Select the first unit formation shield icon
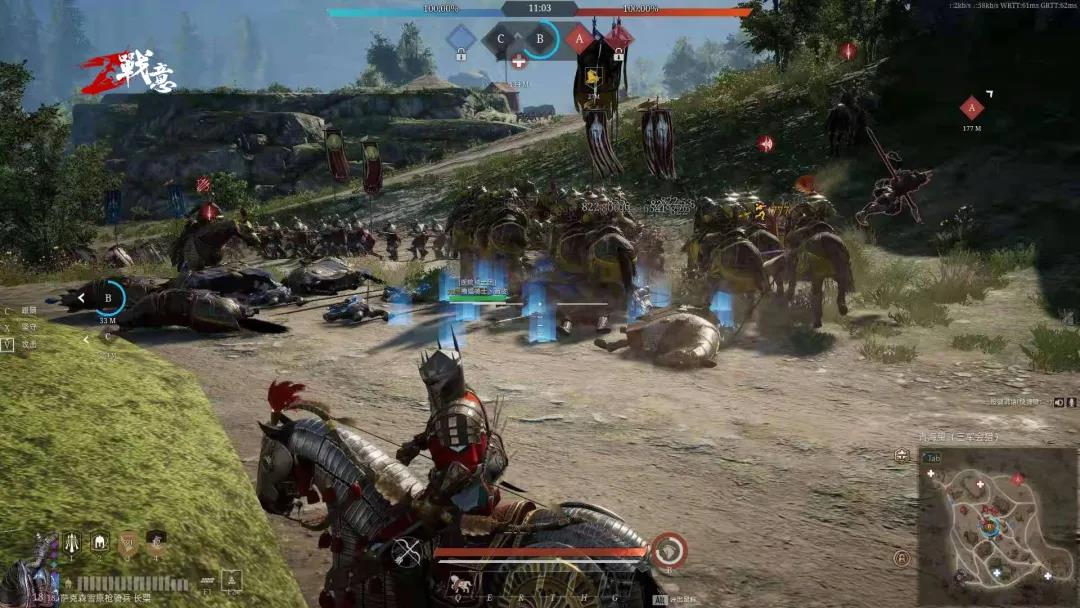The width and height of the screenshot is (1080, 608). (72, 543)
